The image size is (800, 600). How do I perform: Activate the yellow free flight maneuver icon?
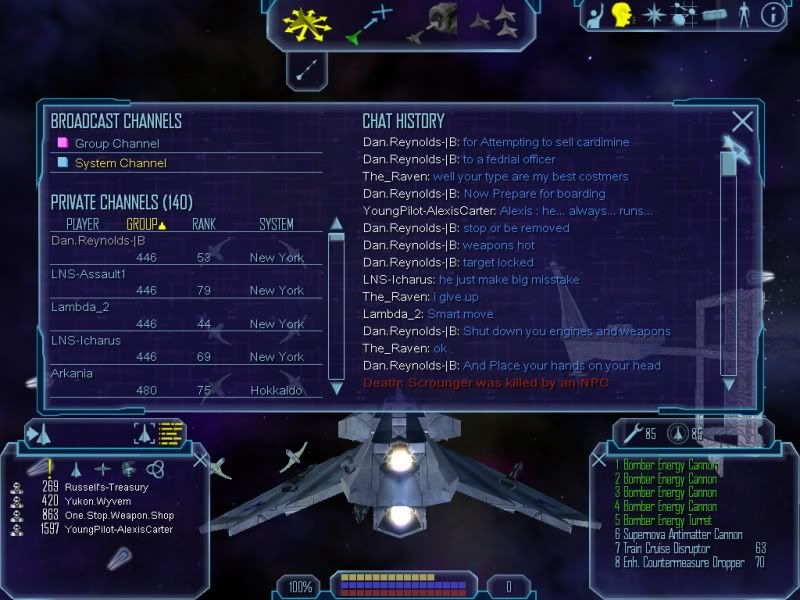point(306,22)
